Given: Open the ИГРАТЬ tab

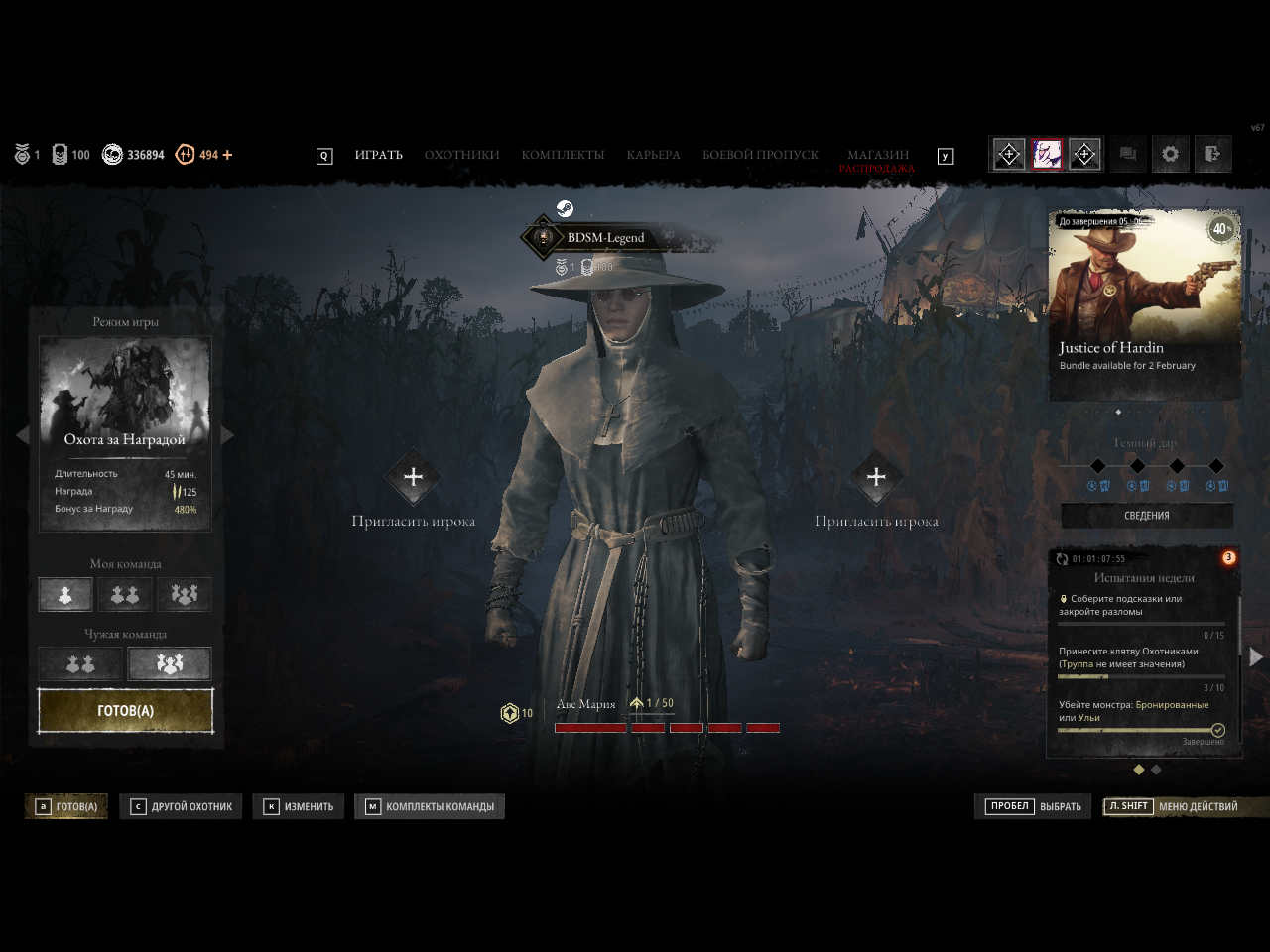Looking at the screenshot, I should 378,155.
